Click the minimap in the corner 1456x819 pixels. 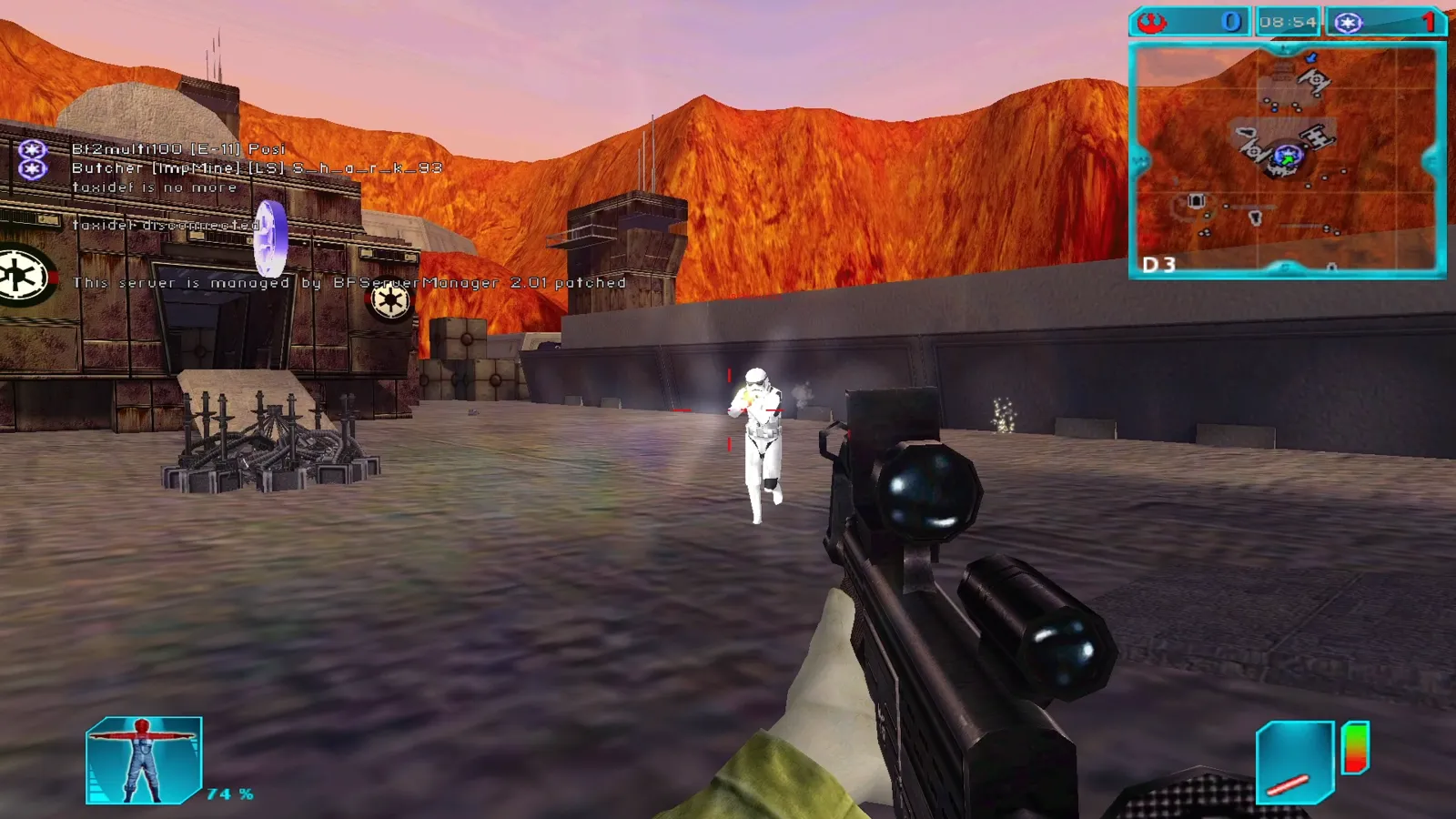pos(1287,160)
